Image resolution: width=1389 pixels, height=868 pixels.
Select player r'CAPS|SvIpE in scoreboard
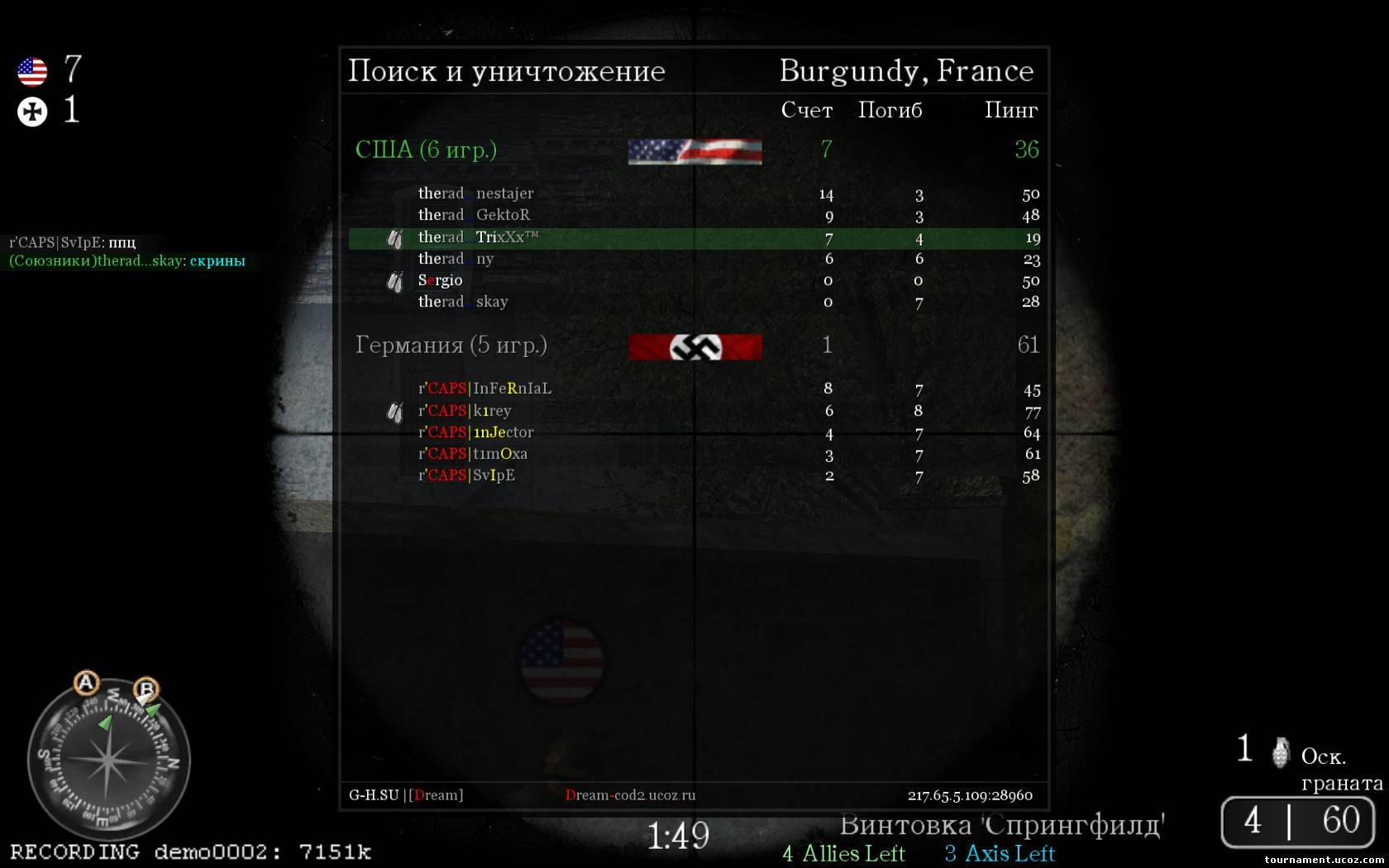(466, 475)
